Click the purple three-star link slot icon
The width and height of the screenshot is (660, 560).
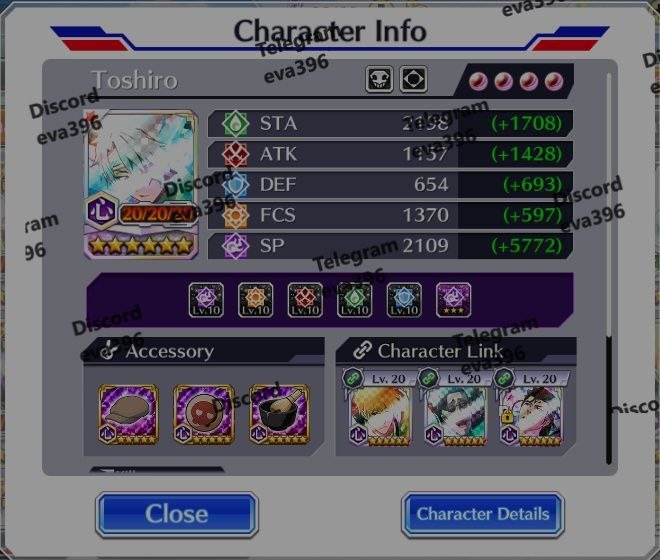point(454,299)
